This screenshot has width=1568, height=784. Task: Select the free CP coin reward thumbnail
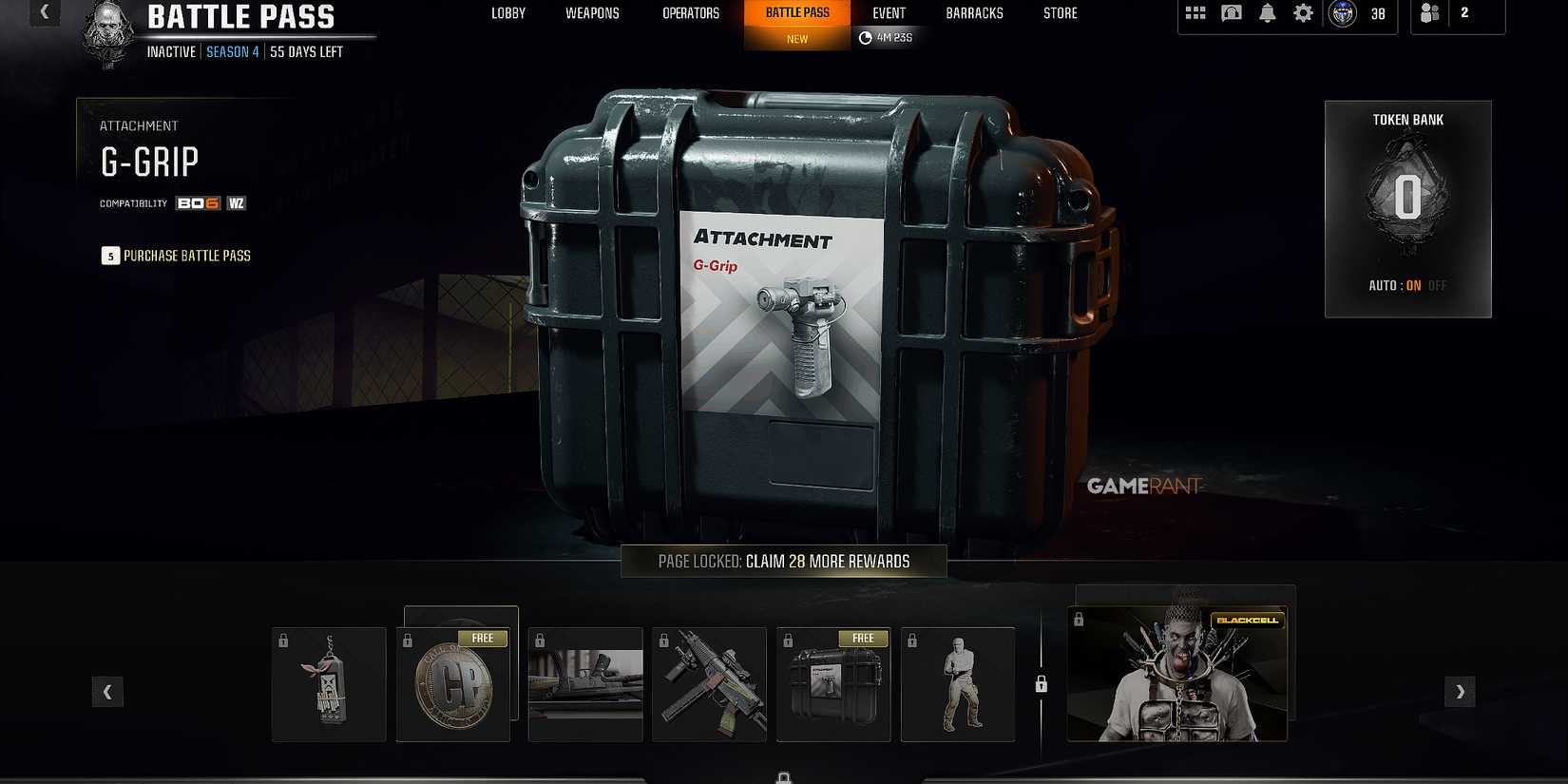[455, 683]
